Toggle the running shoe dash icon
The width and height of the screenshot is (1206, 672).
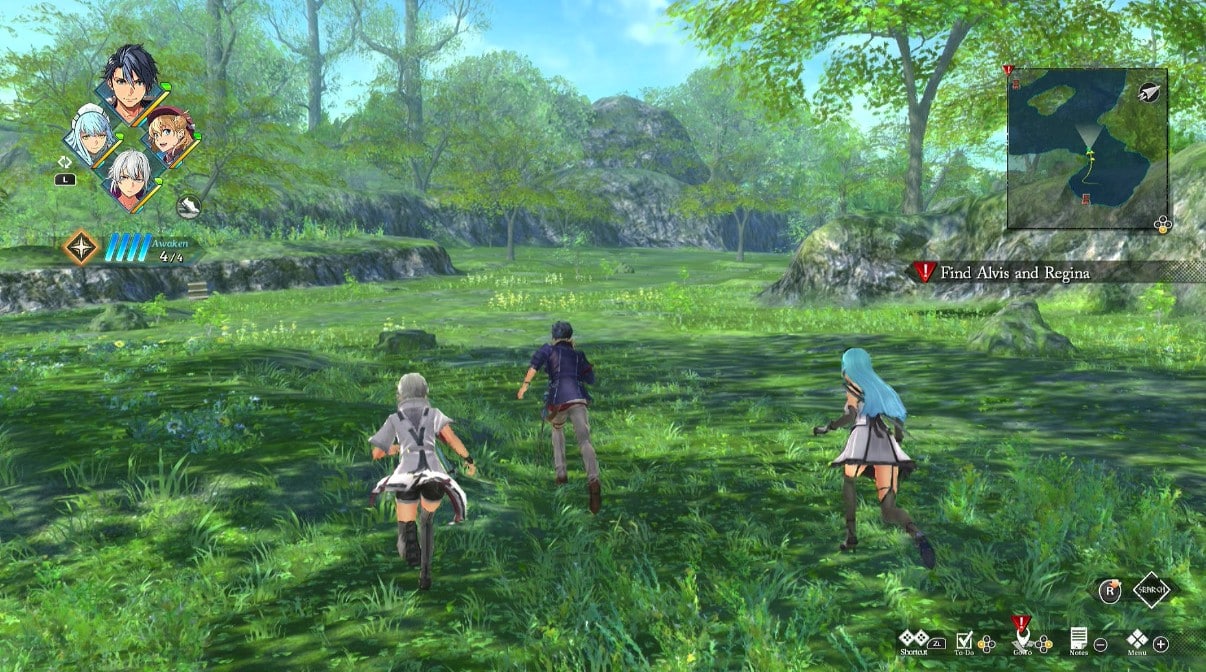coord(189,207)
